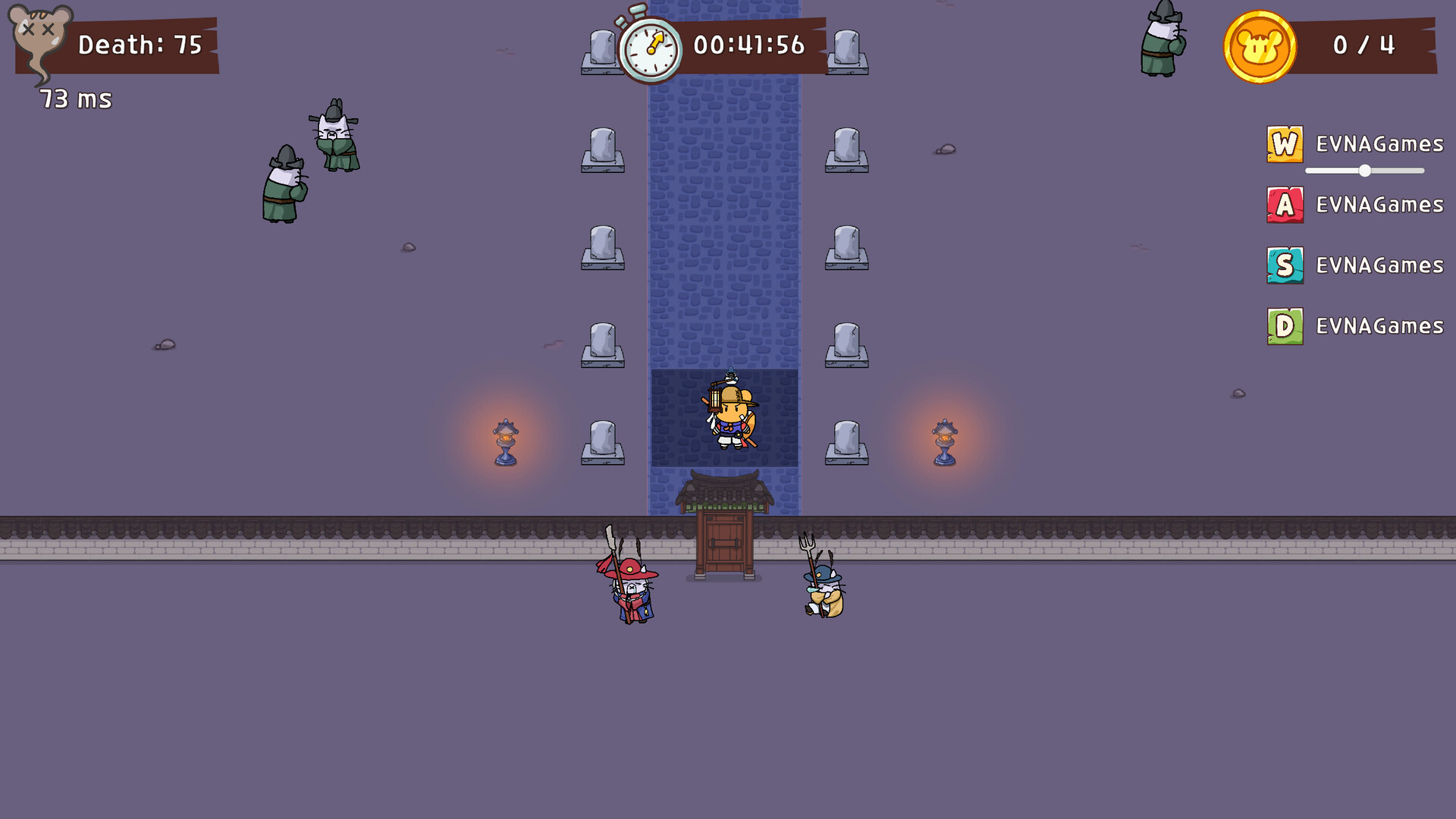
Task: Click the left glowing lantern
Action: (504, 440)
